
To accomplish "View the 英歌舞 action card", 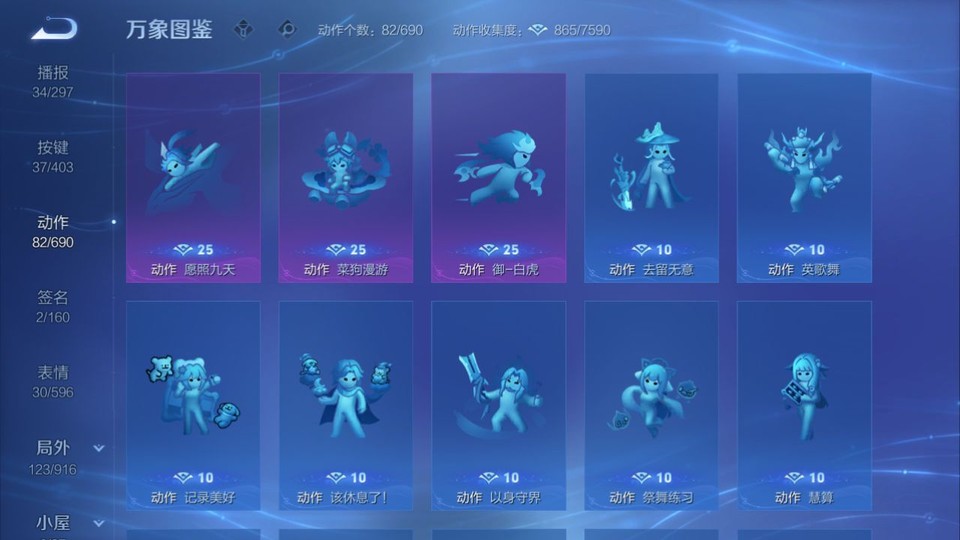I will click(x=804, y=177).
